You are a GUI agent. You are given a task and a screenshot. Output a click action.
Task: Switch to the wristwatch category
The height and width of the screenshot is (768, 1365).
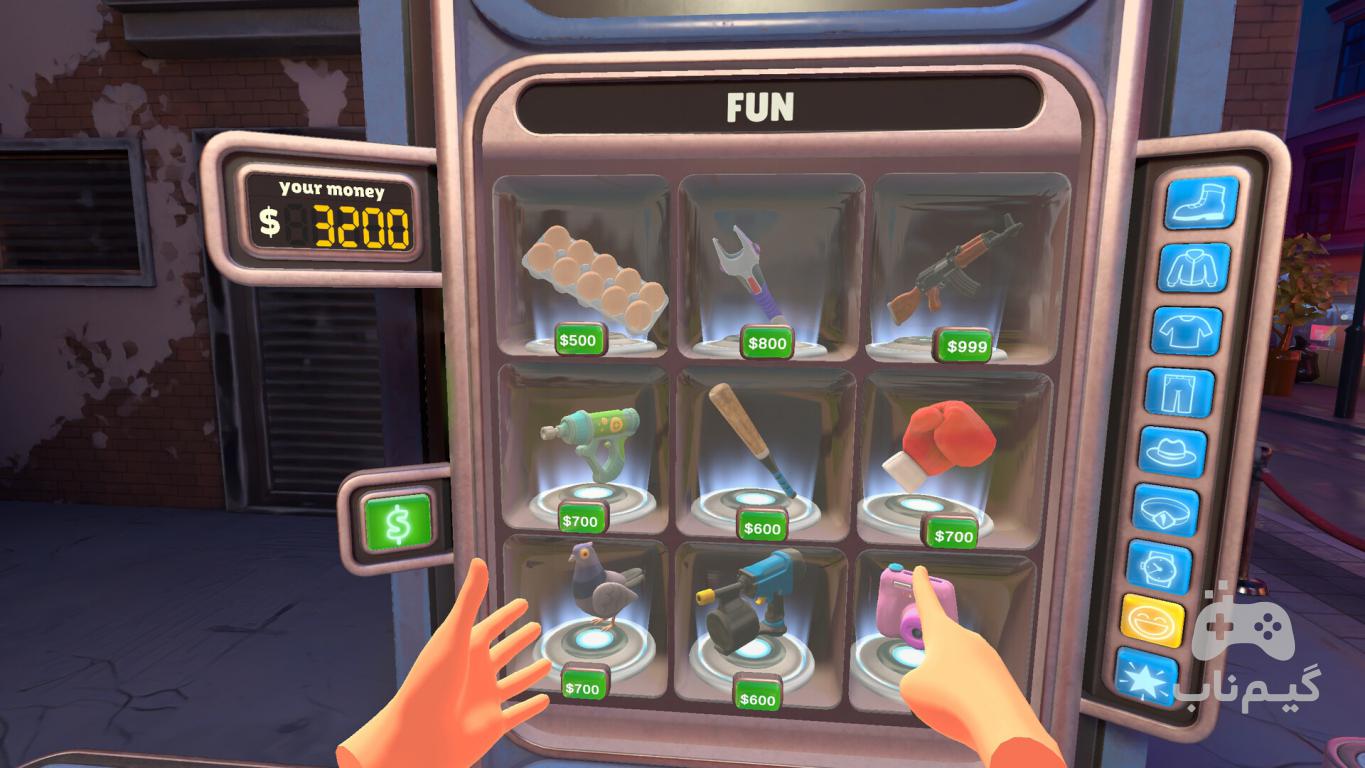click(x=1159, y=567)
